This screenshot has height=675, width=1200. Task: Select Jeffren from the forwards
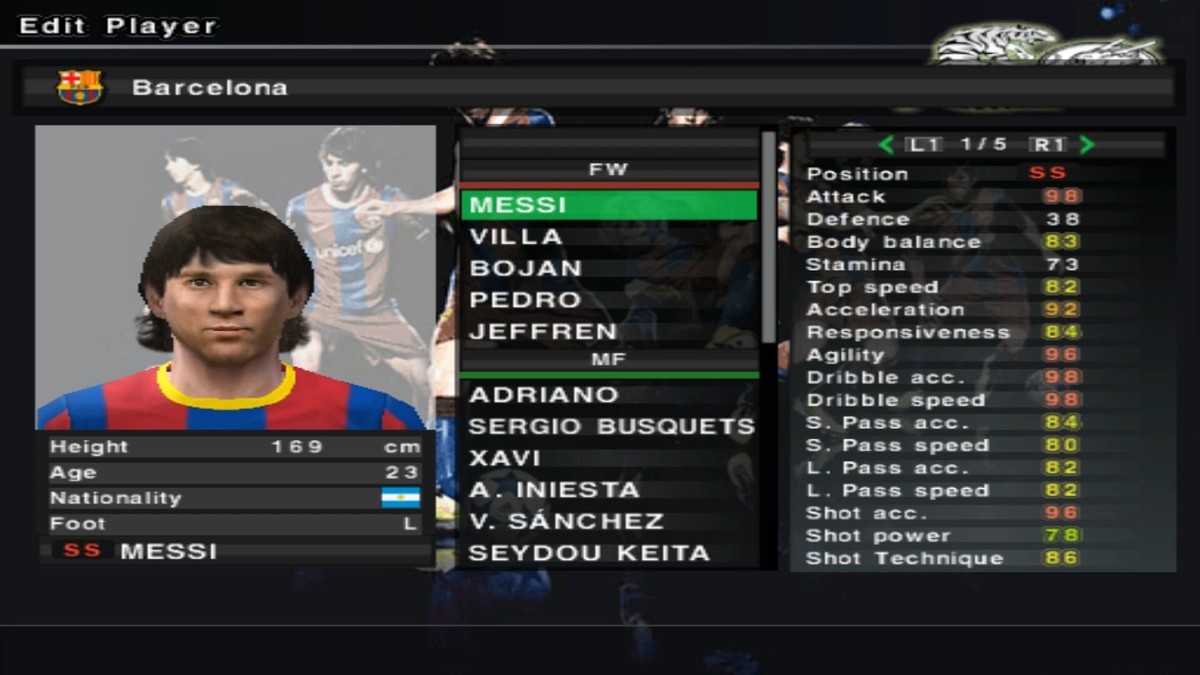click(608, 331)
